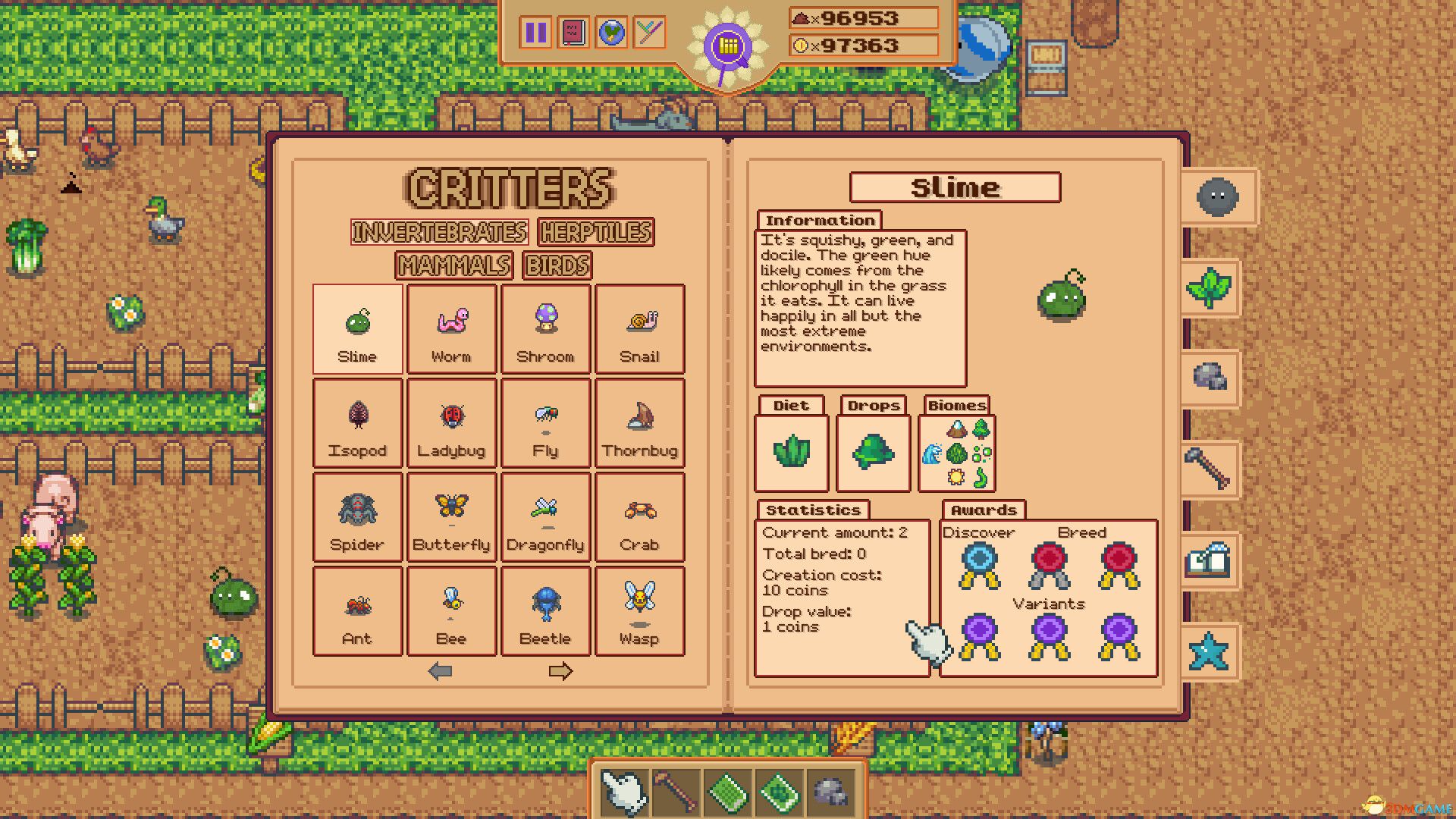This screenshot has width=1456, height=819.
Task: Click the purple sunflower magnifier emblem
Action: pyautogui.click(x=726, y=45)
